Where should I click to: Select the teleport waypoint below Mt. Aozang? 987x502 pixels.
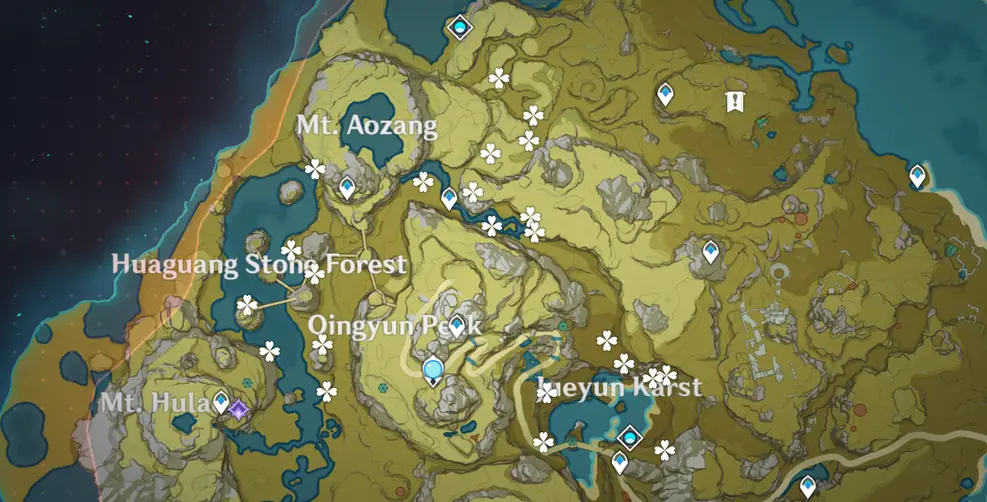347,186
